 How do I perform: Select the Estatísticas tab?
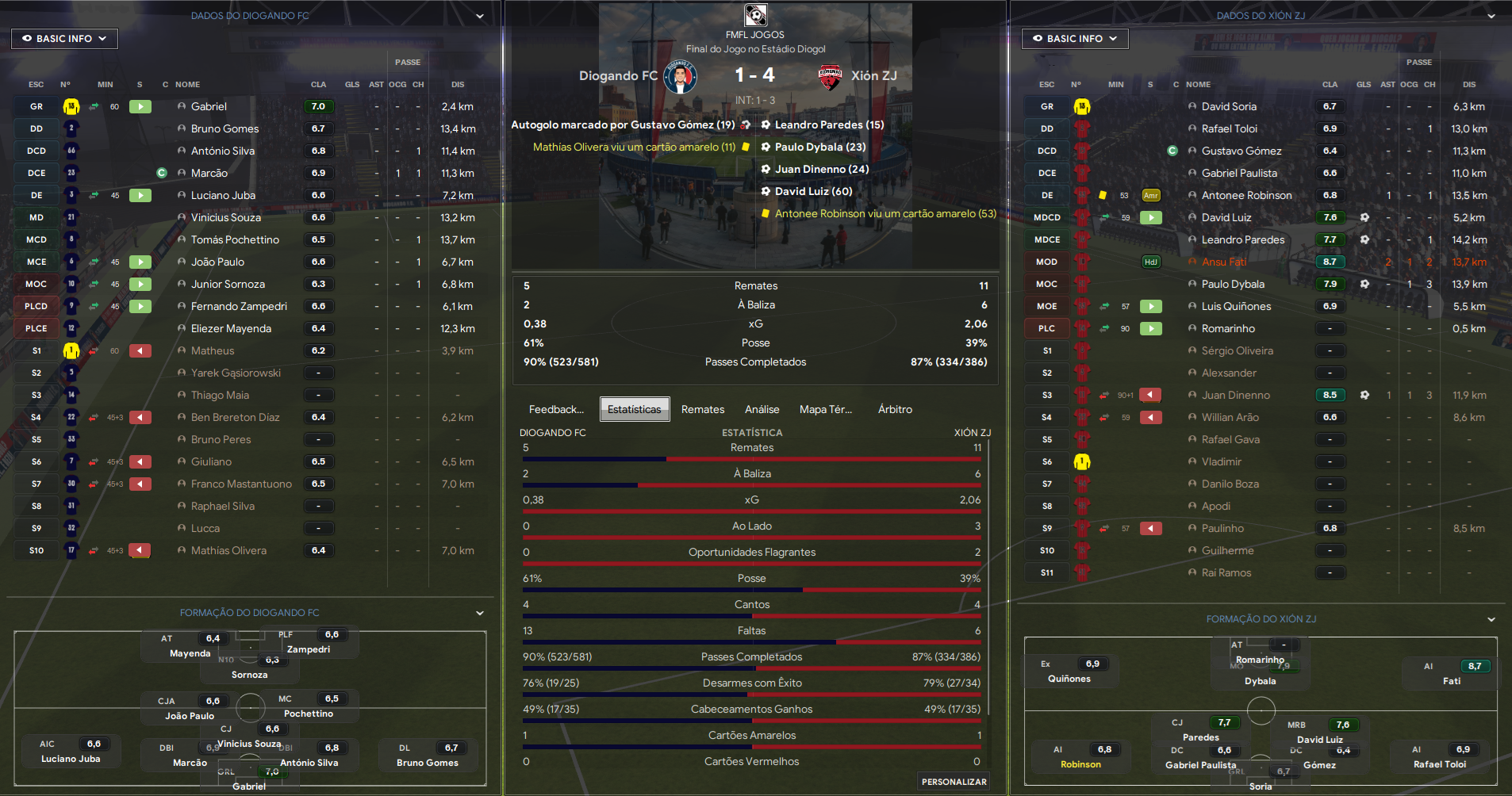pyautogui.click(x=634, y=409)
